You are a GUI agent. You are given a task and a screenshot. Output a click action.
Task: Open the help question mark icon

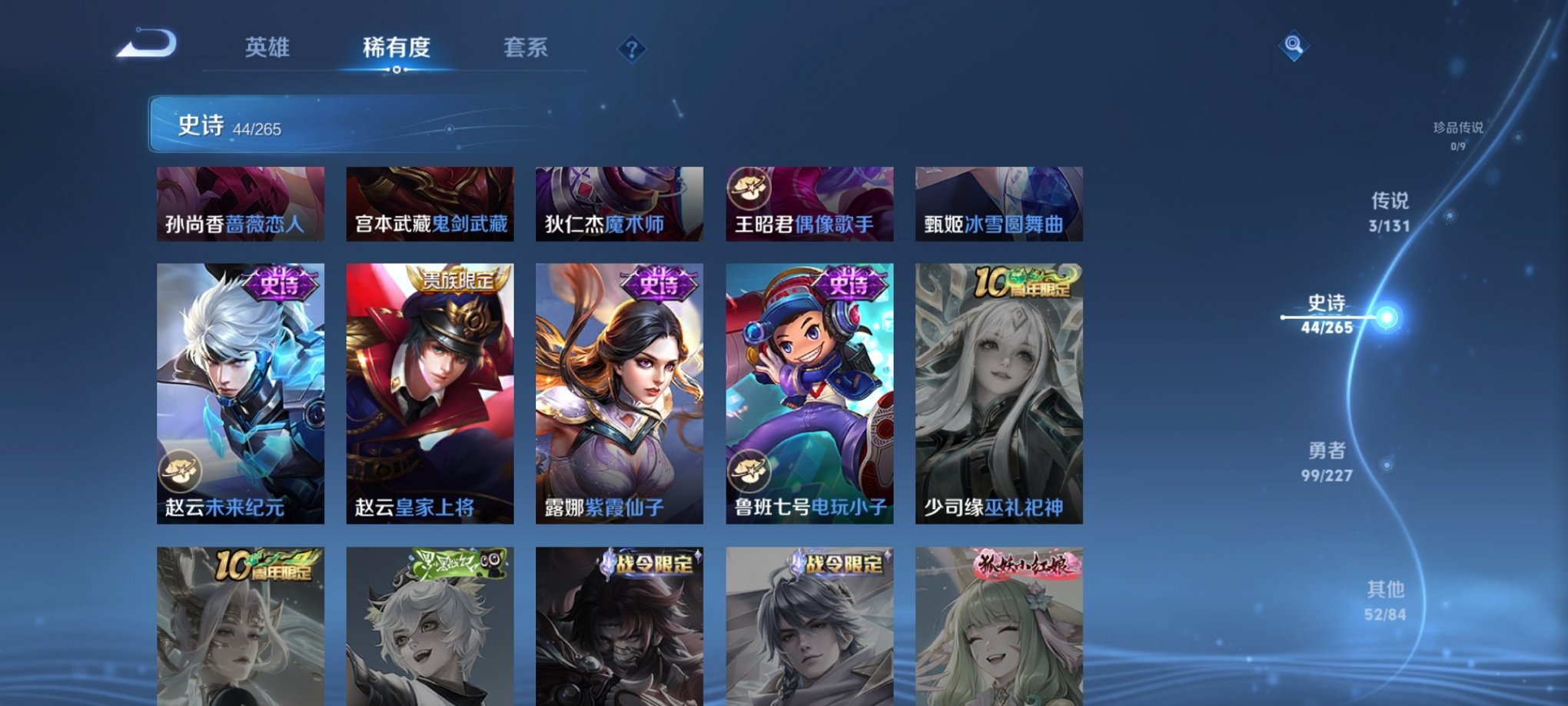coord(632,50)
